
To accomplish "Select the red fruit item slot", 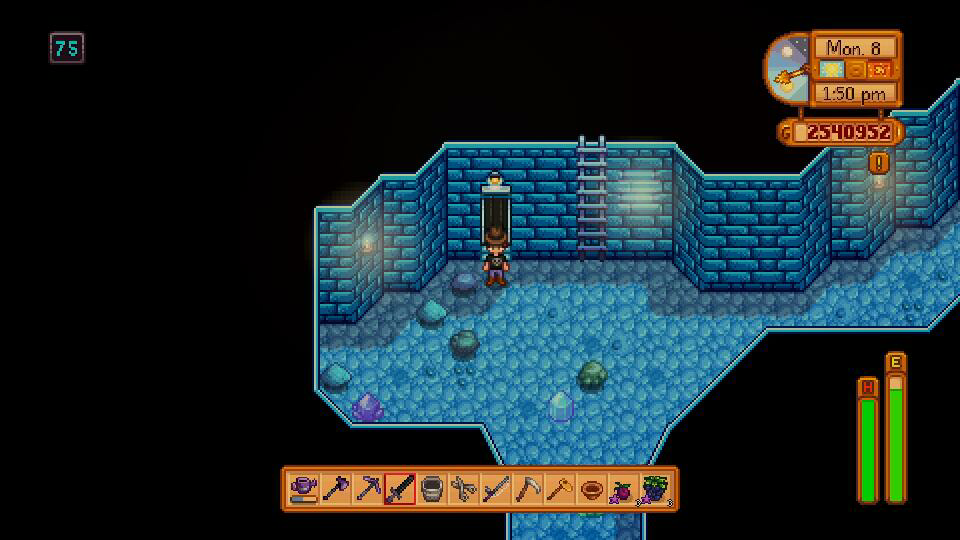I will (x=624, y=489).
